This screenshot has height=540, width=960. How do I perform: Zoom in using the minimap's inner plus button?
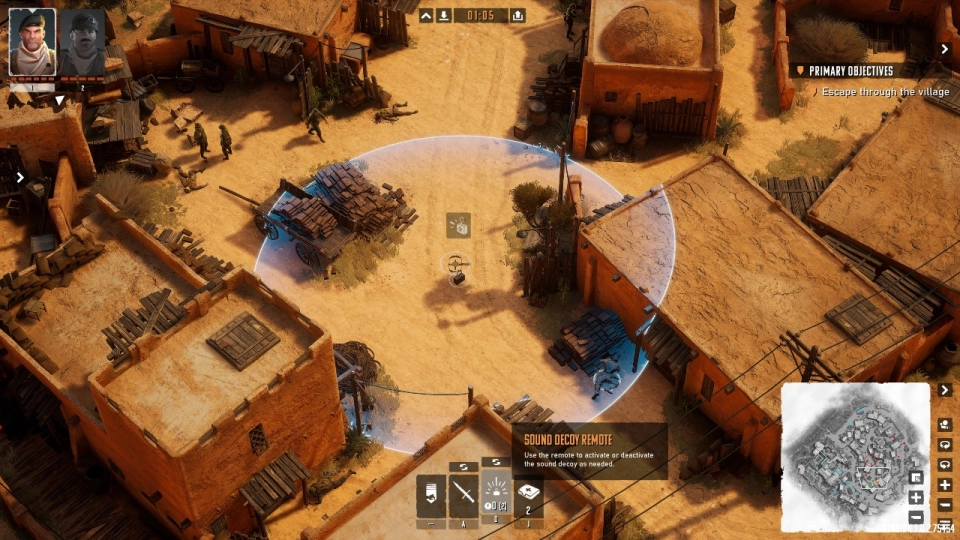tap(916, 497)
